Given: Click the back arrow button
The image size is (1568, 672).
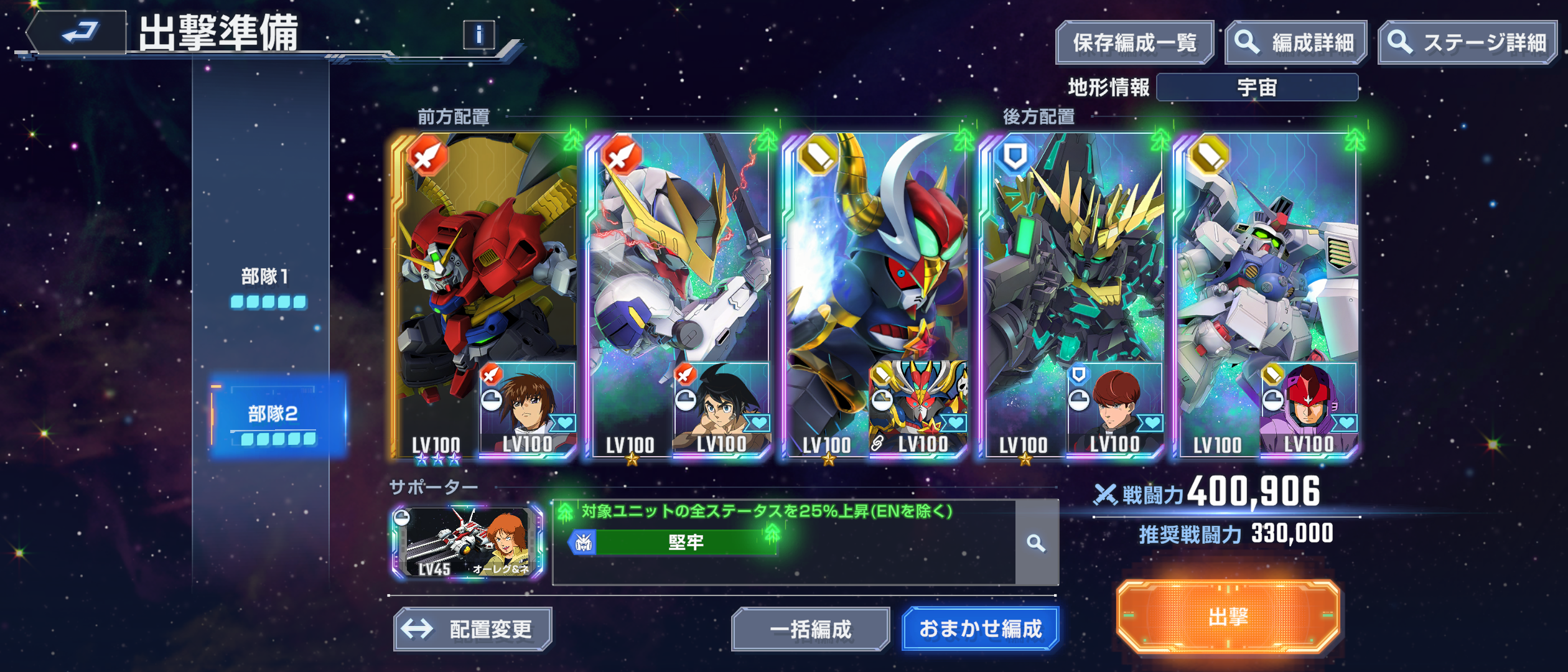Looking at the screenshot, I should coord(78,32).
